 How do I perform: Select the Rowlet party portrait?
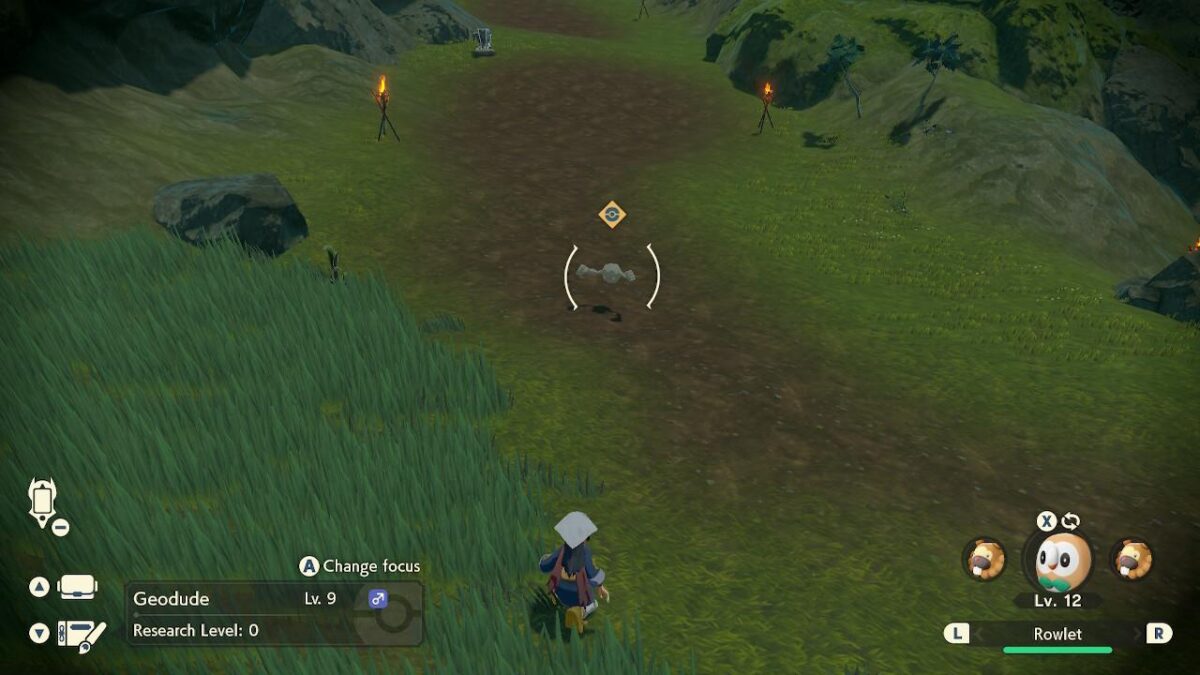tap(1060, 561)
